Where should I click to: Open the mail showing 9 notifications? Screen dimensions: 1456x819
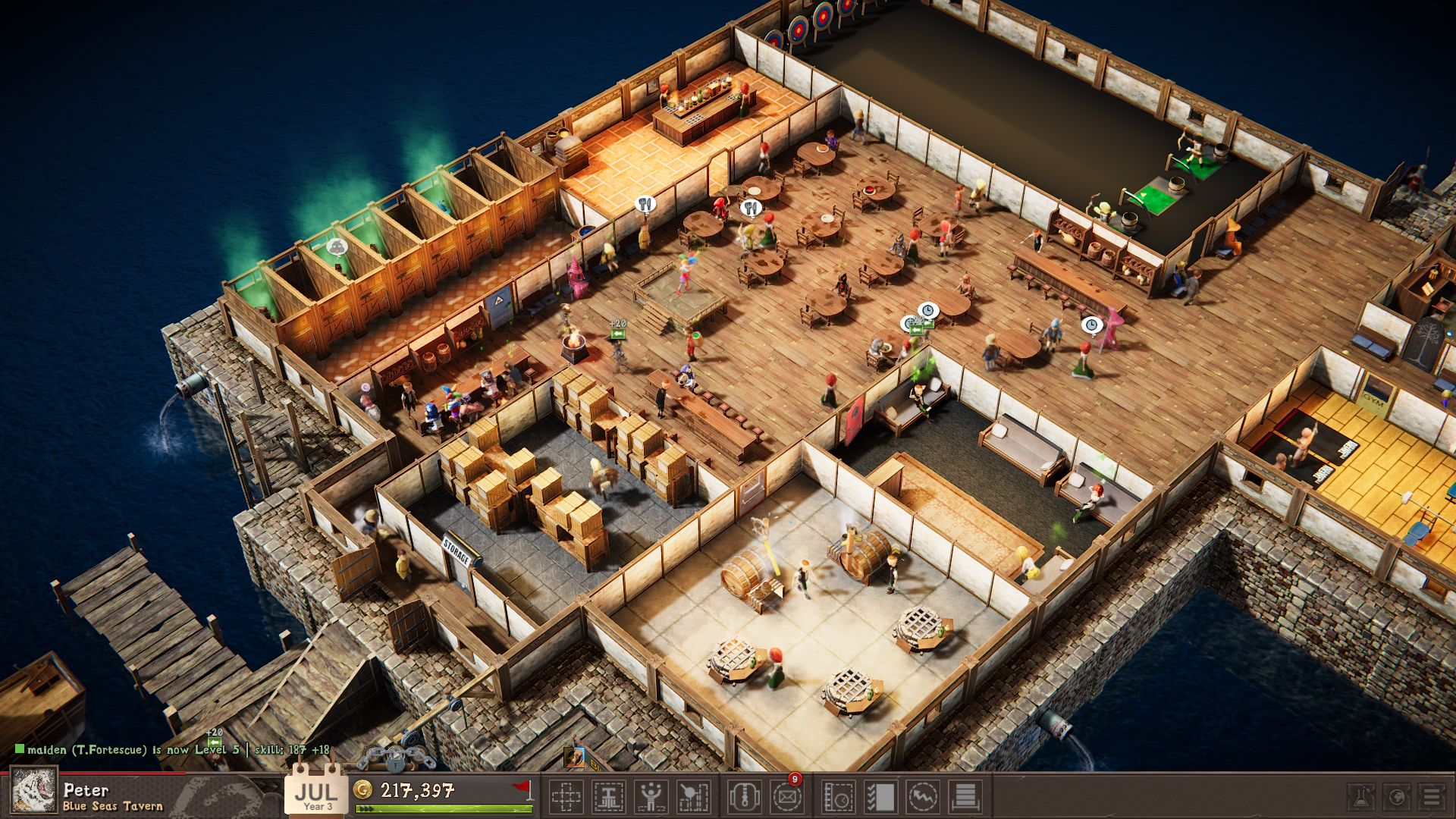pyautogui.click(x=787, y=795)
